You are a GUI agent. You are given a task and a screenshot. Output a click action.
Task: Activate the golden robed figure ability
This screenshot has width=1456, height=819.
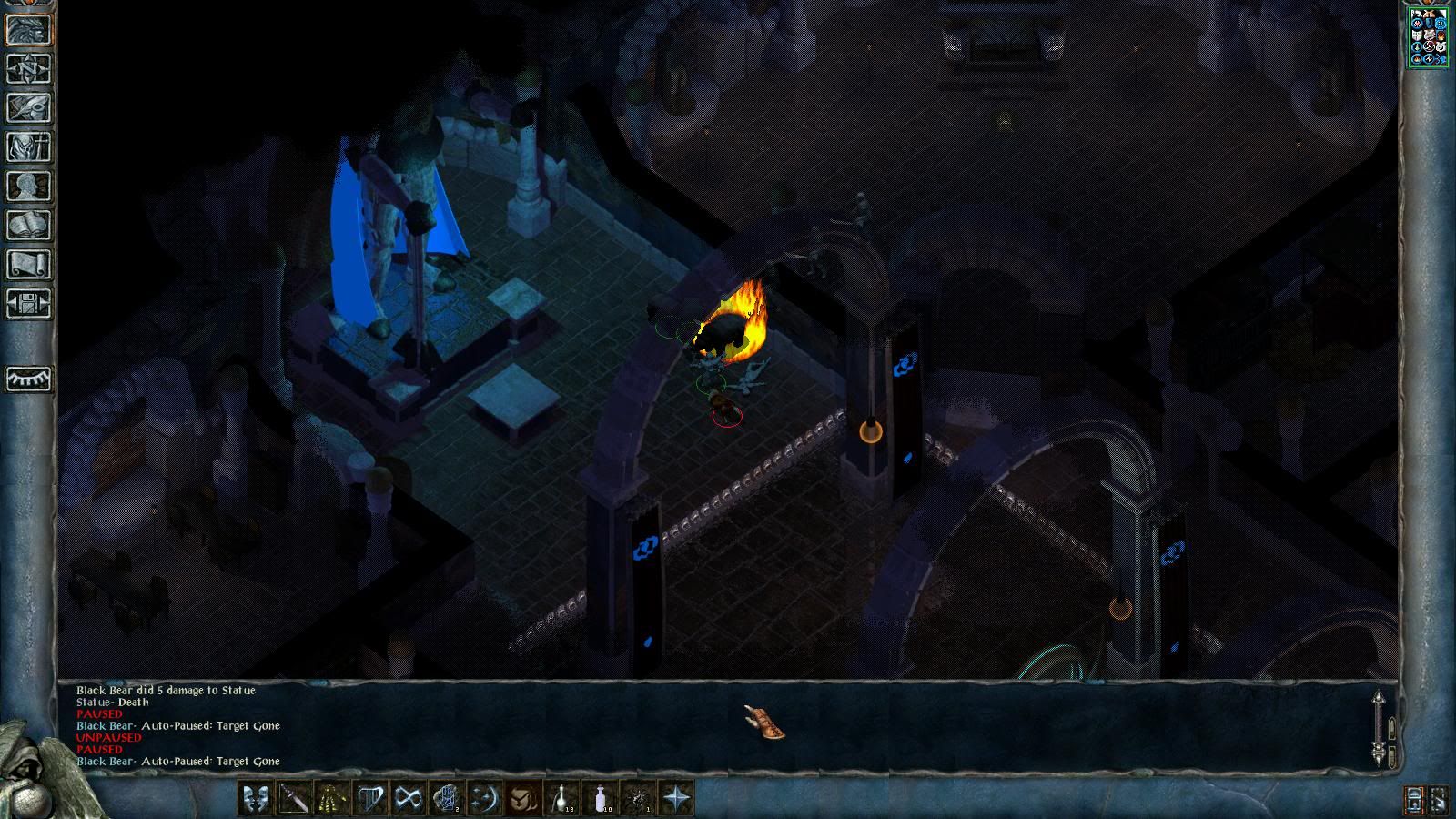pos(332,799)
